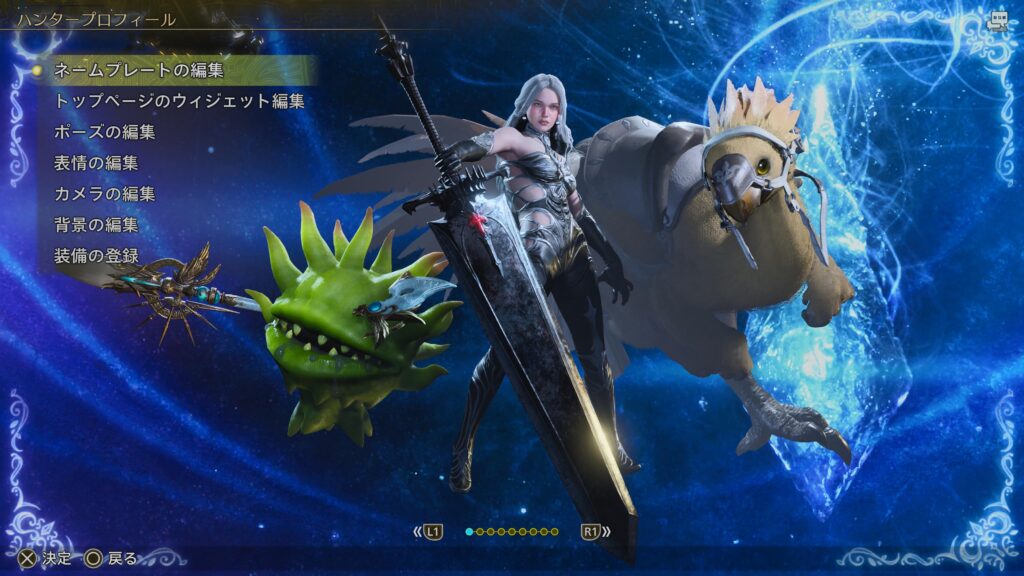Choose 背景の編集 option

(96, 225)
